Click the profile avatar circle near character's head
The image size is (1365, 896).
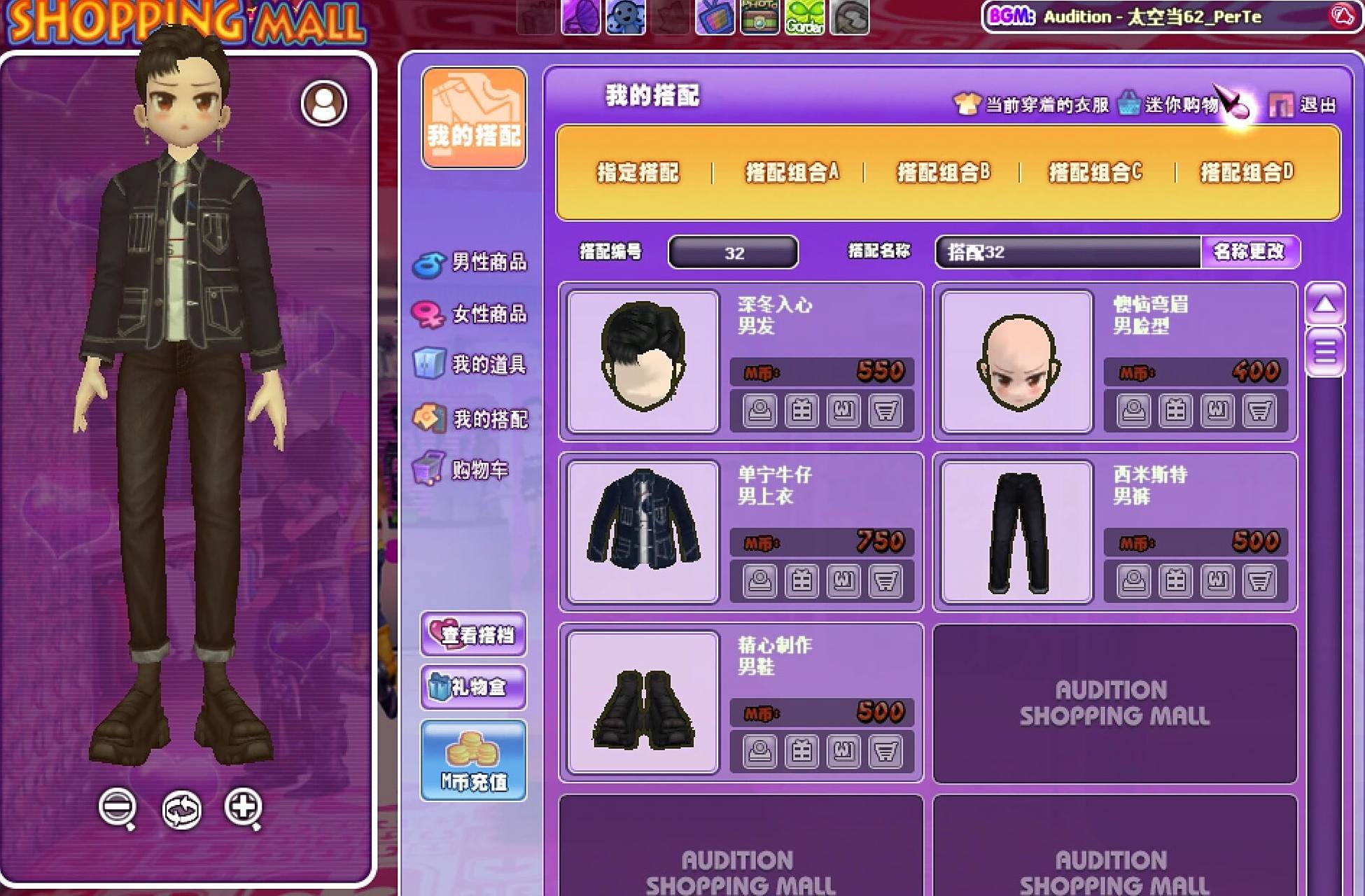(x=323, y=101)
